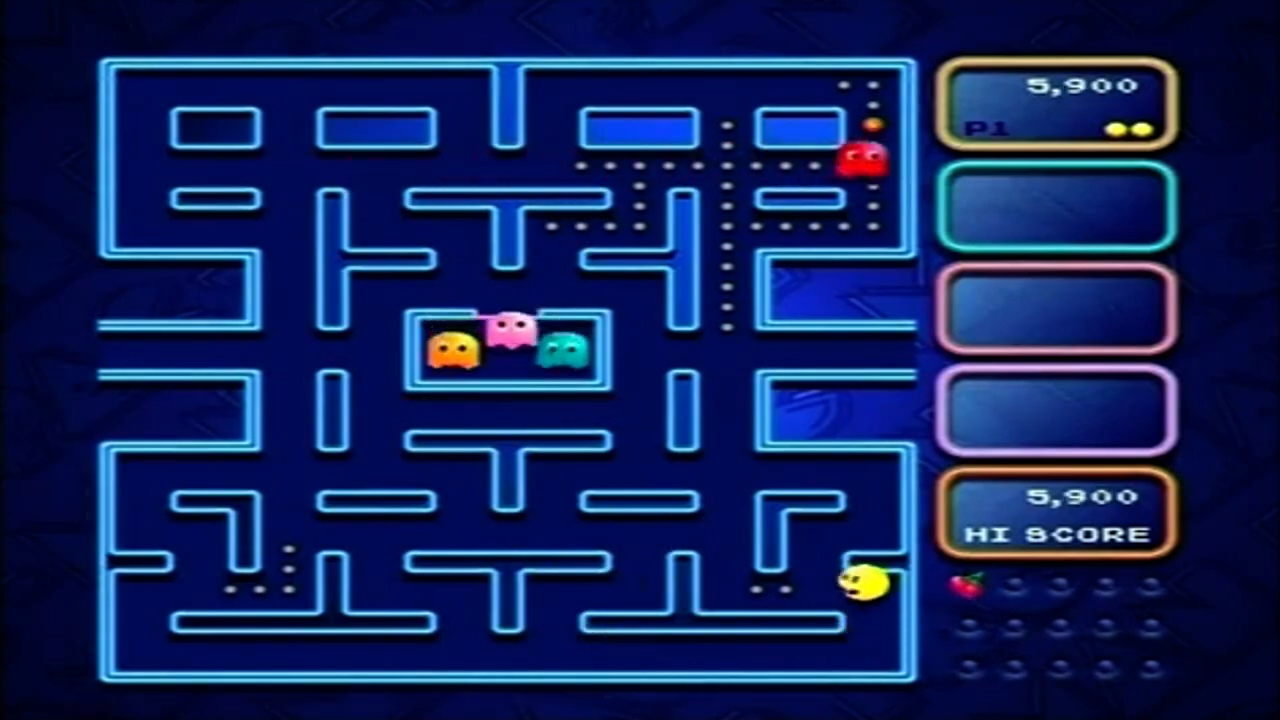Select the empty teal player slot
The image size is (1280, 720).
tap(1057, 207)
